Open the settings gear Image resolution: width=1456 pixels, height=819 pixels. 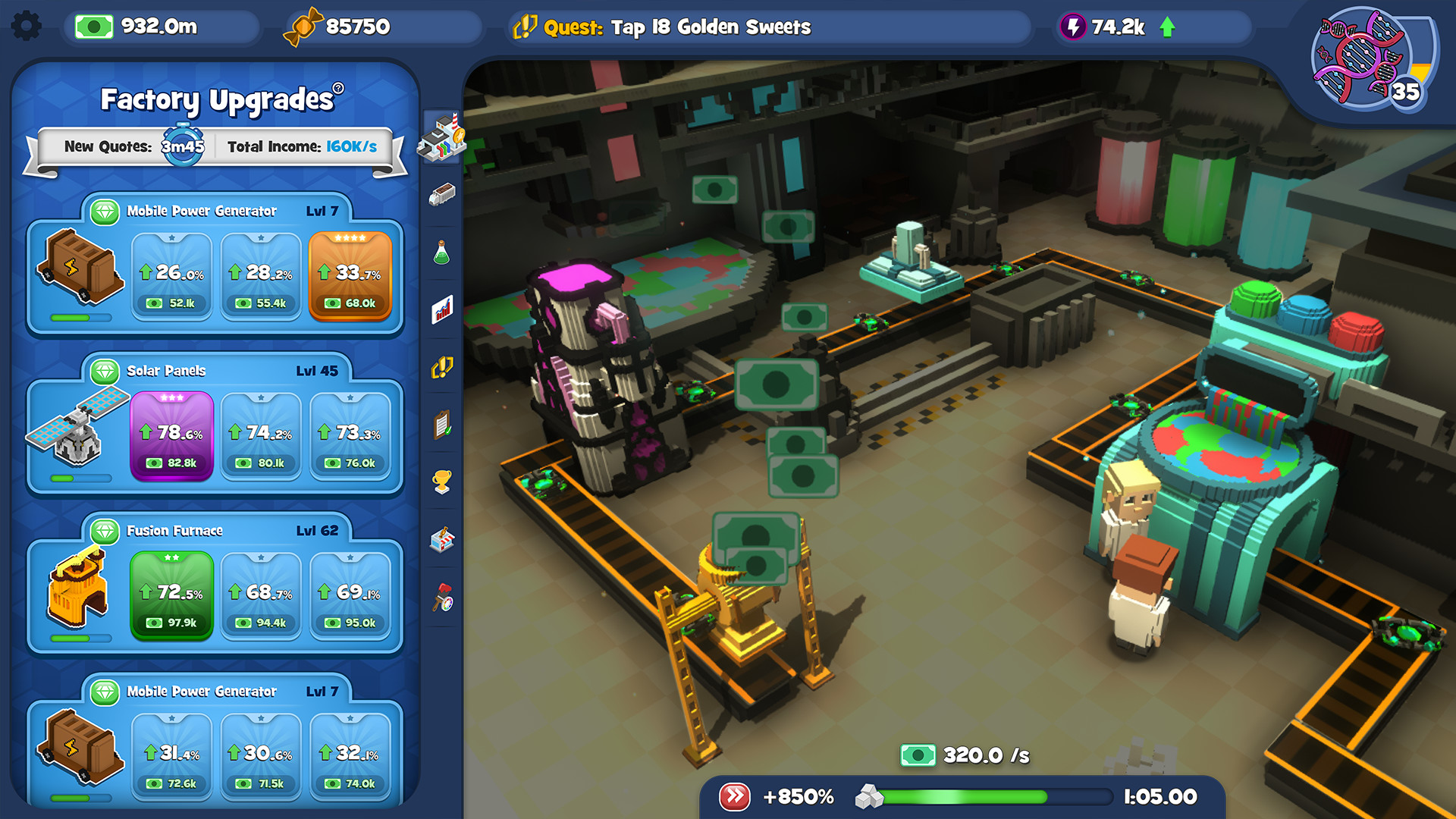point(27,25)
